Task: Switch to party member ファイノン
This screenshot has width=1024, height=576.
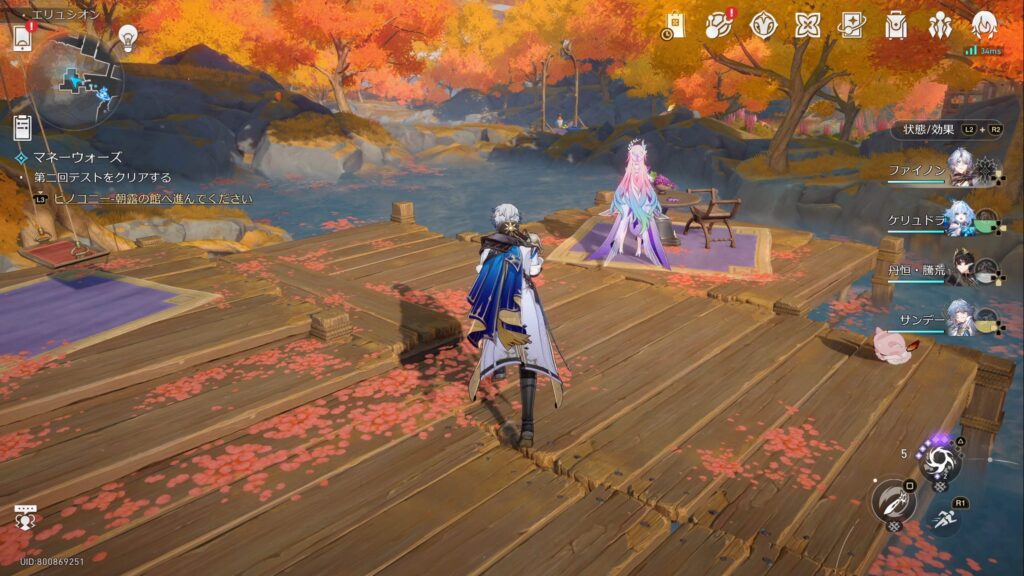Action: coord(960,170)
